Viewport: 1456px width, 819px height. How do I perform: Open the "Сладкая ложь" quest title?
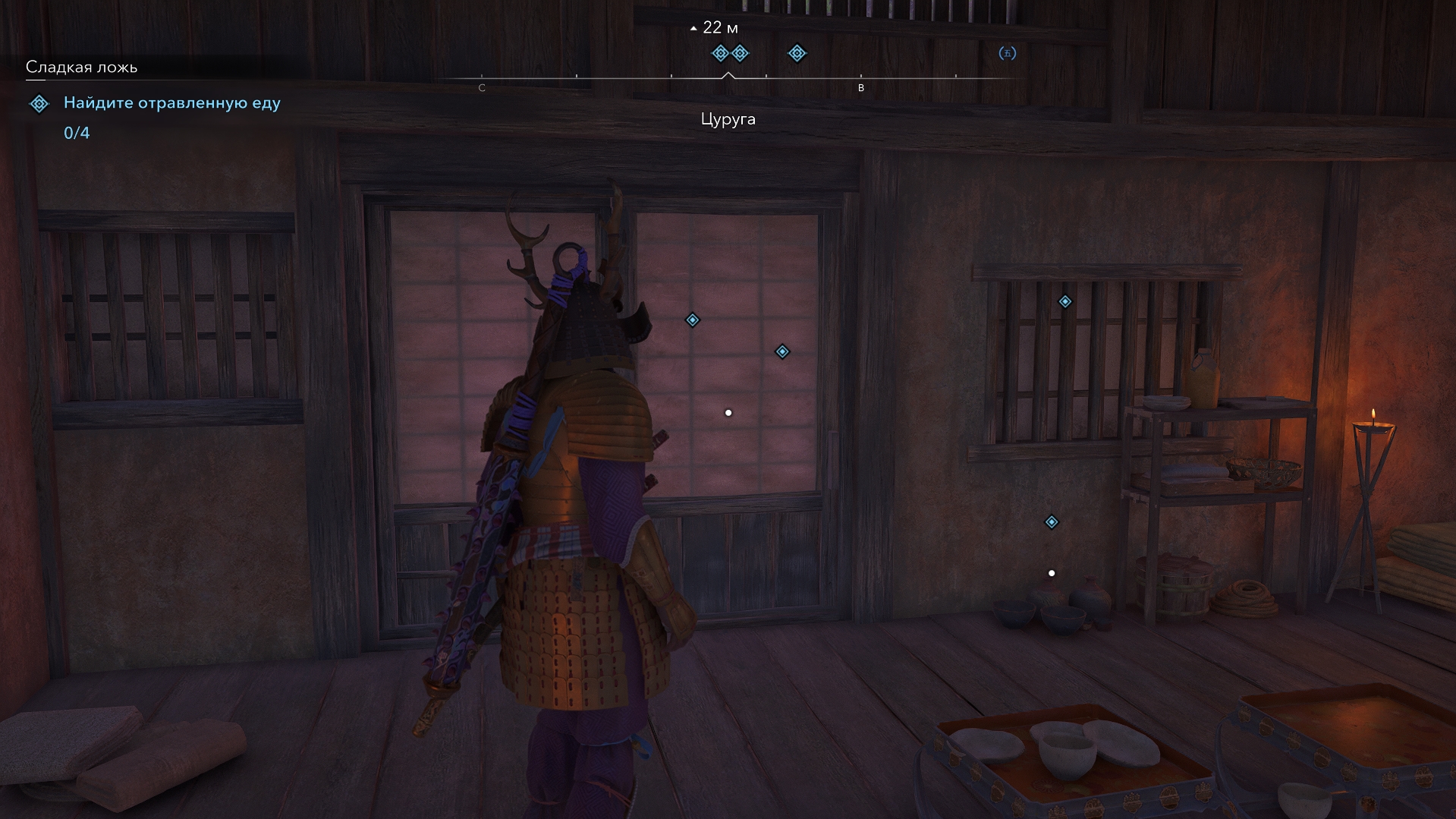[x=81, y=67]
